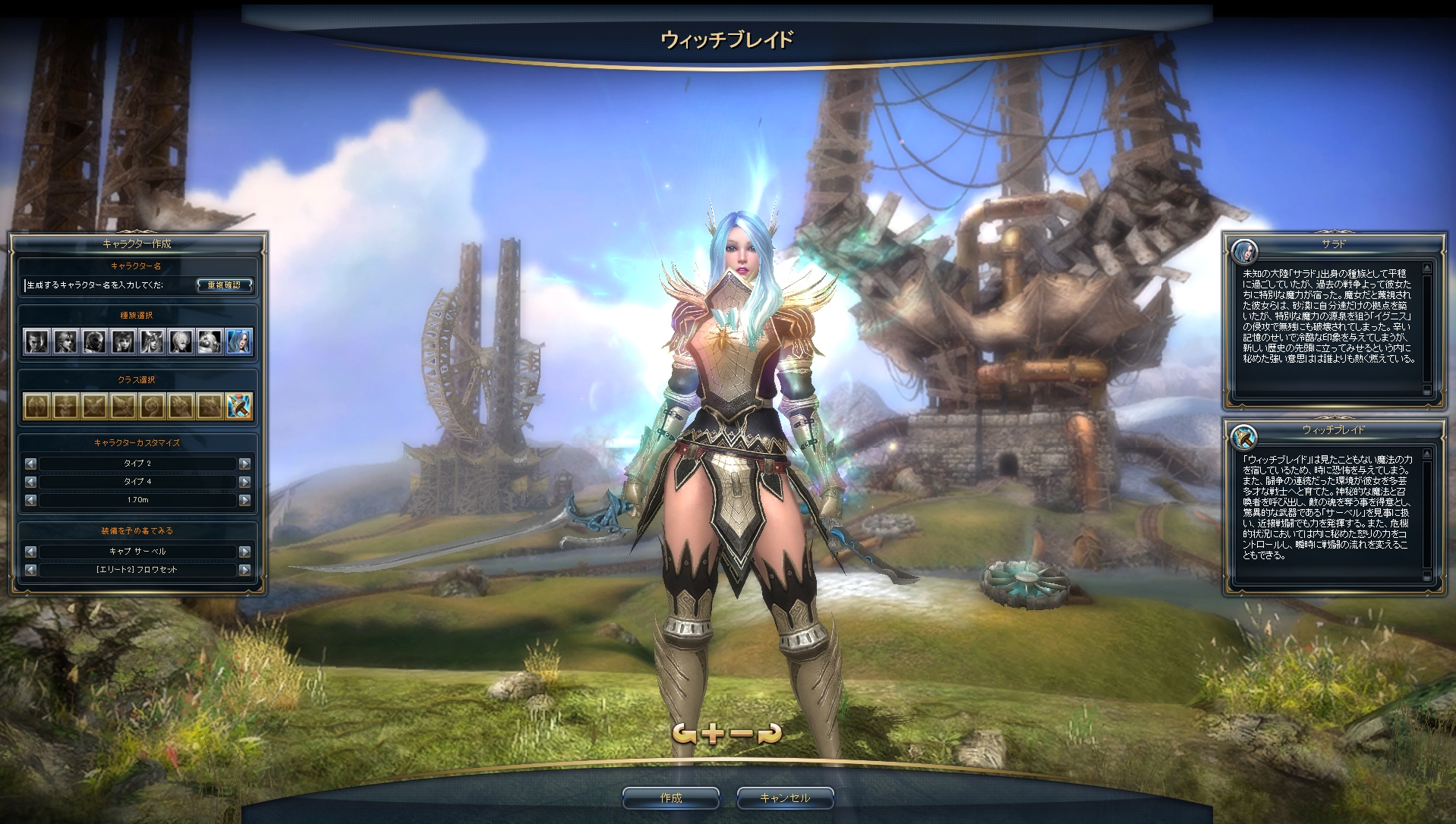Click the ウィッチブレイド class description scrollbar down arrow
Viewport: 1456px width, 824px height.
click(1427, 577)
